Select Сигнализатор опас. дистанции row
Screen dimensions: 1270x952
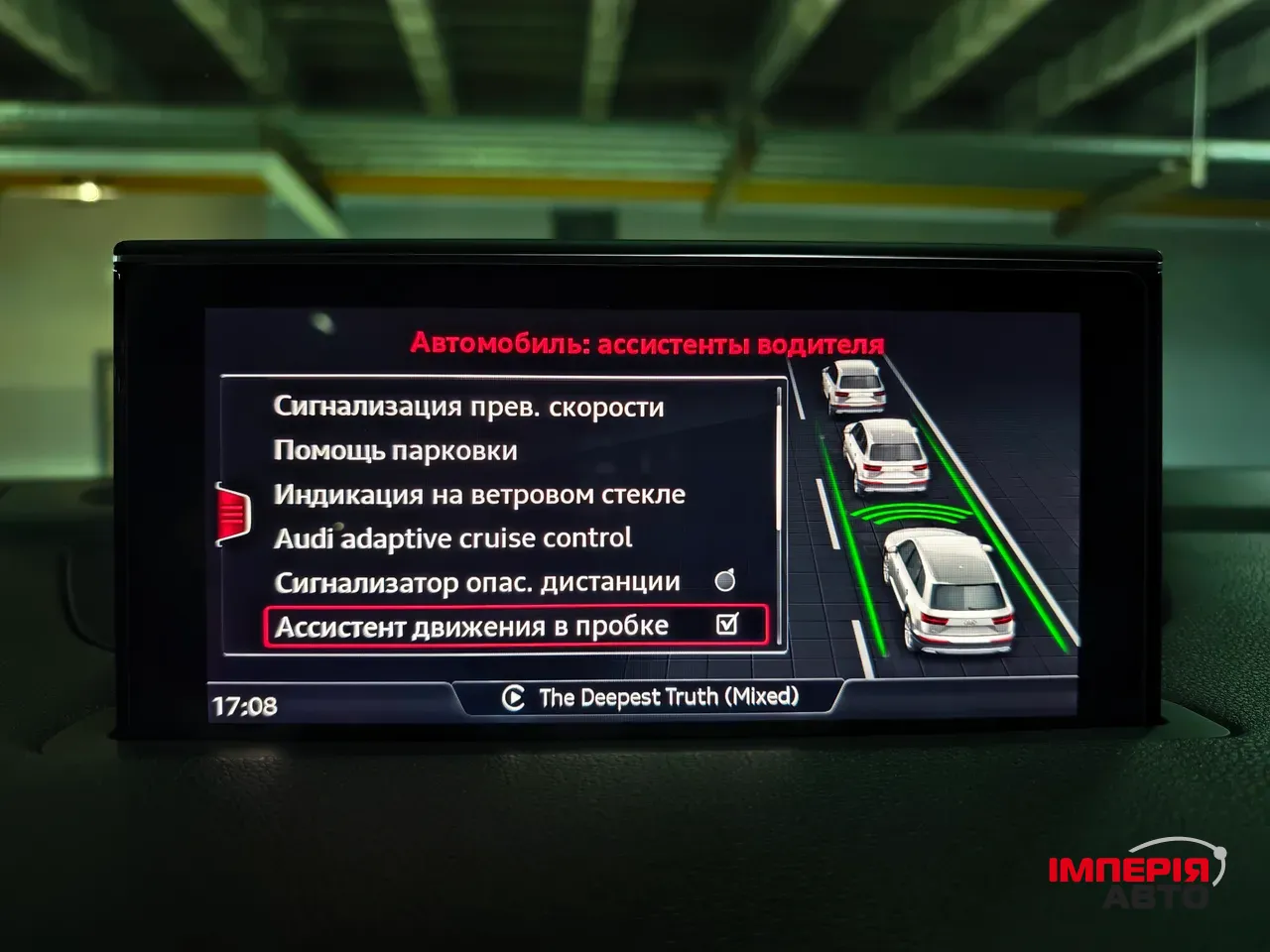point(477,582)
